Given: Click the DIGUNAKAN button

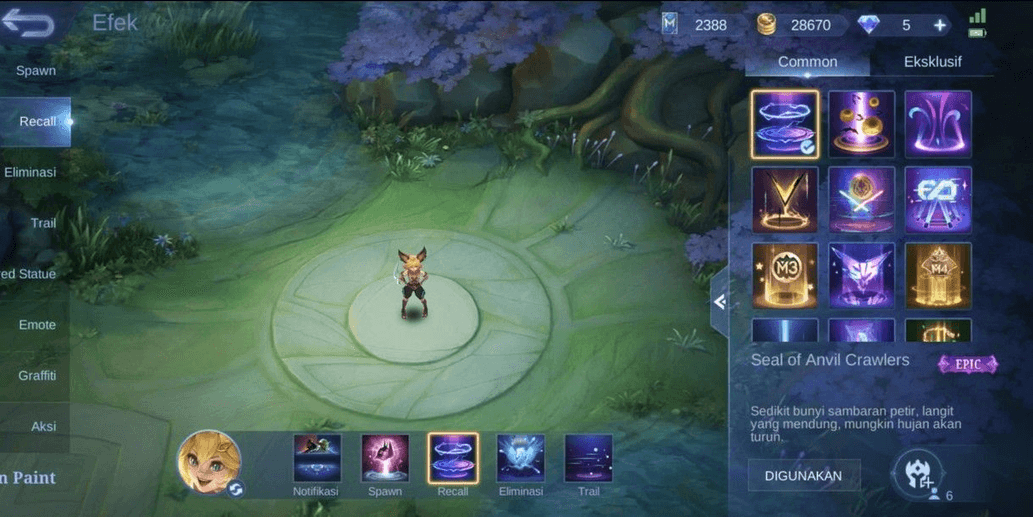Looking at the screenshot, I should pyautogui.click(x=804, y=476).
